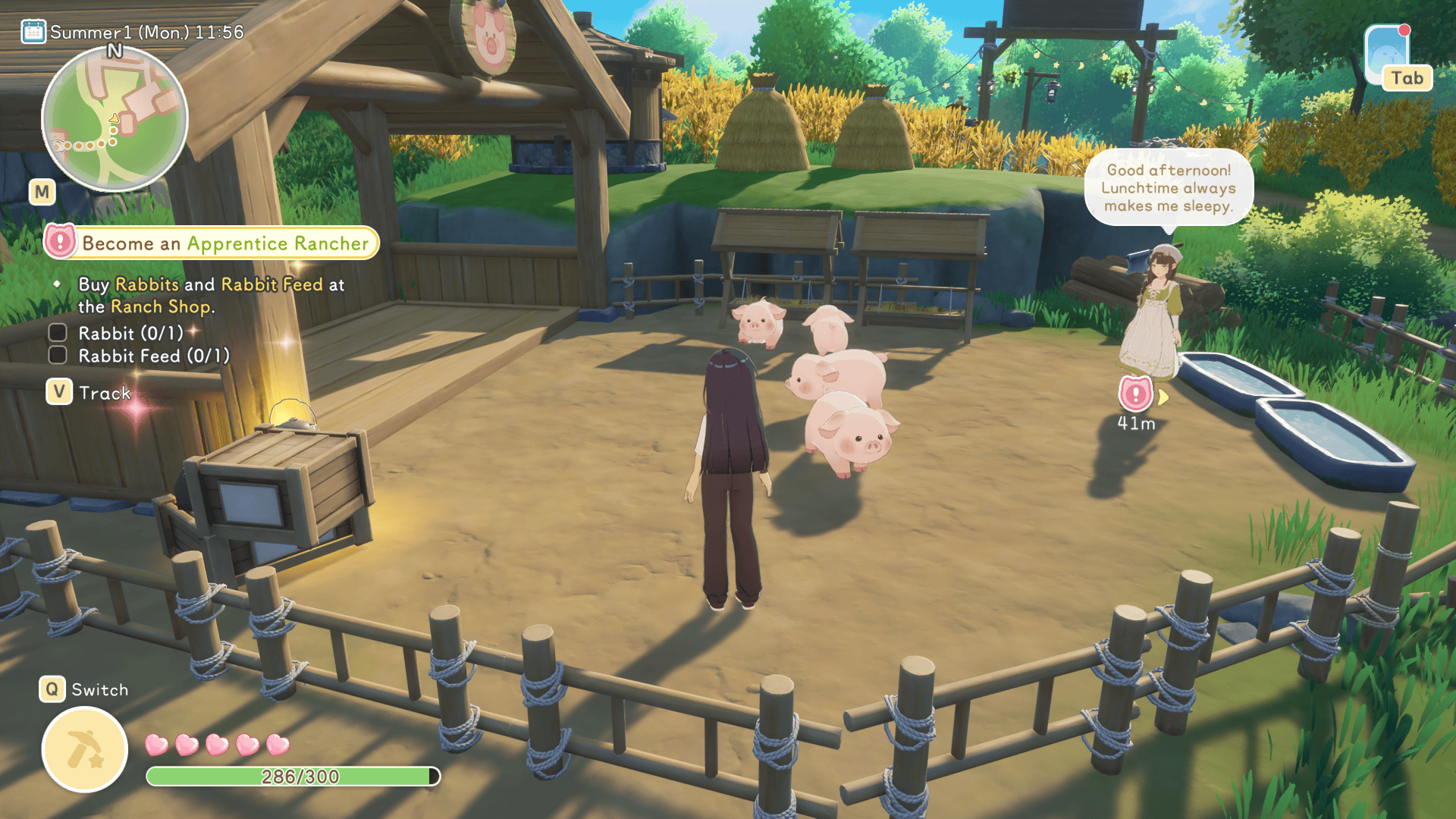This screenshot has height=819, width=1456.
Task: Open the phone menu icon
Action: point(1387,55)
